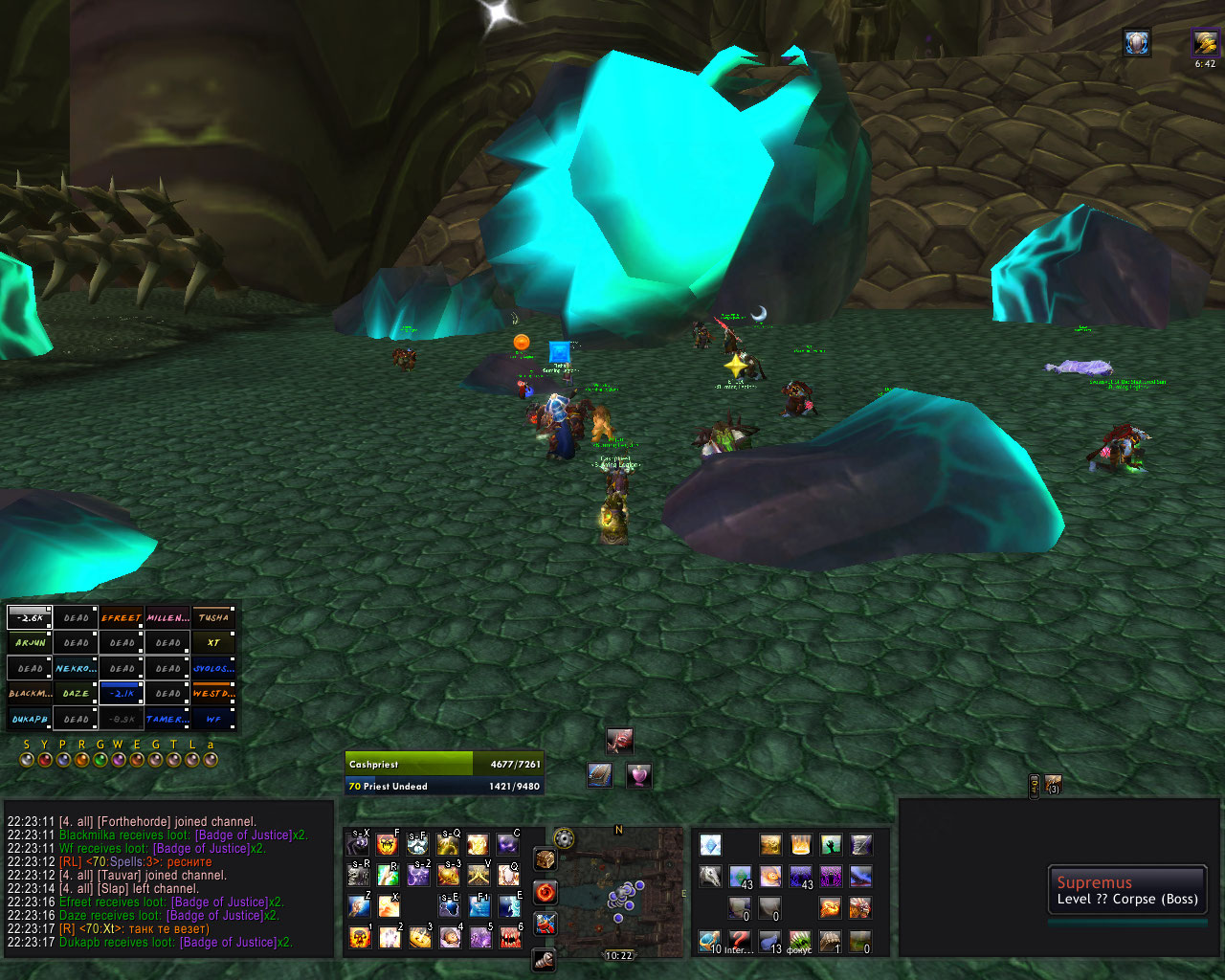Click the Supremus corpse tooltip

(x=1126, y=891)
